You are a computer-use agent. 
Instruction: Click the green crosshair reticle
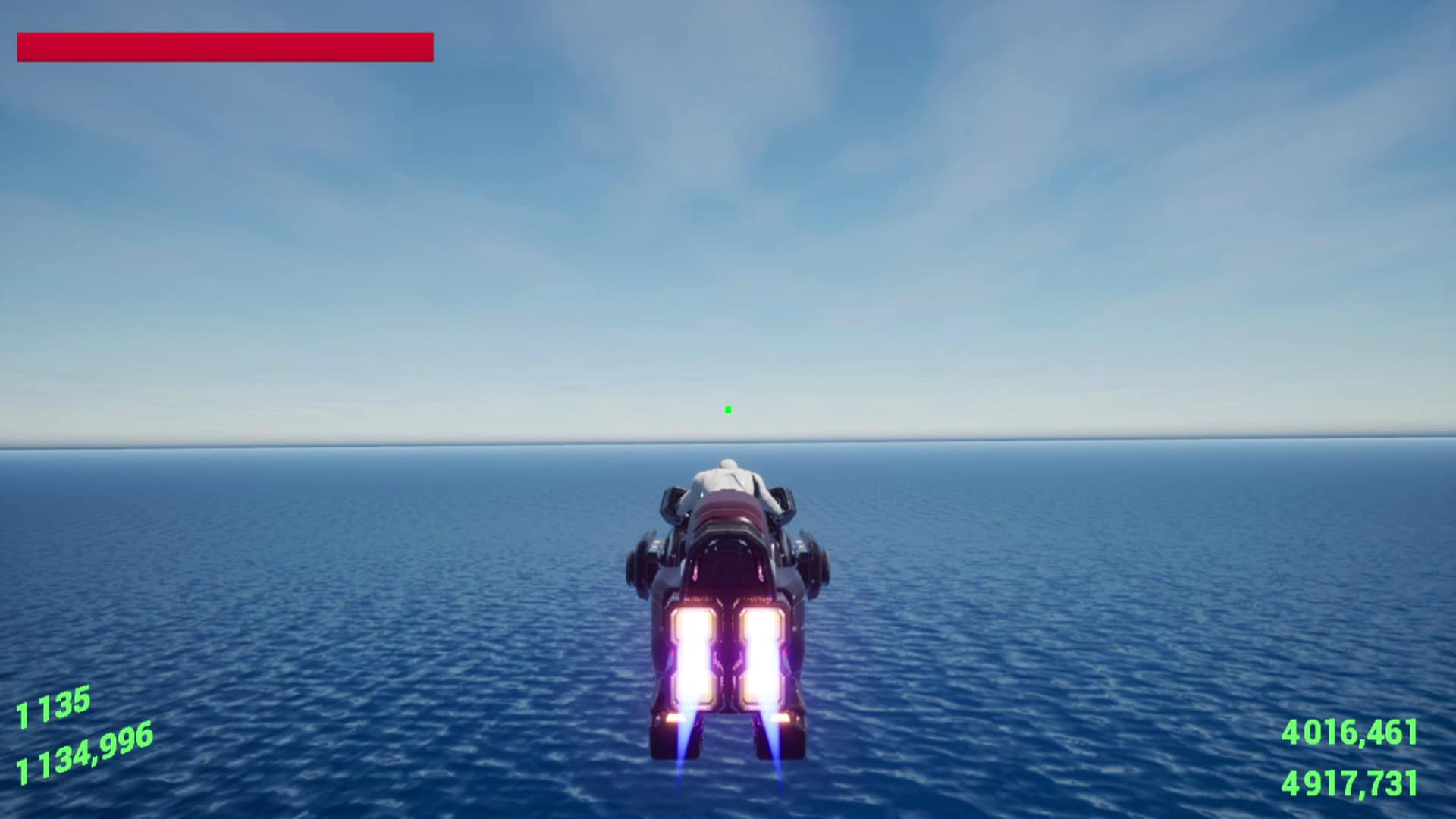(x=726, y=409)
